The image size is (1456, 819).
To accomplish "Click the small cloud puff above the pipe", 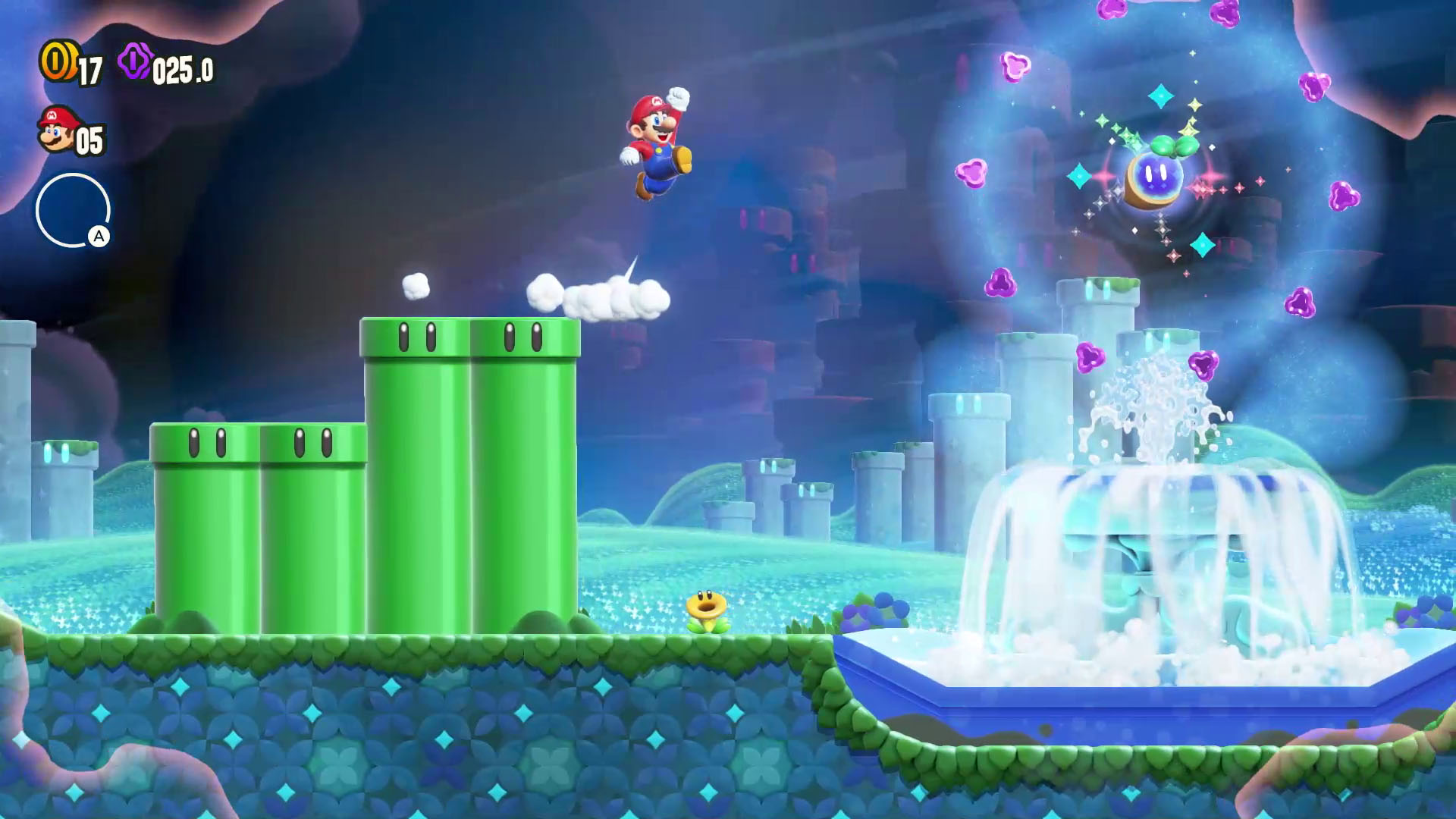I will [x=416, y=284].
